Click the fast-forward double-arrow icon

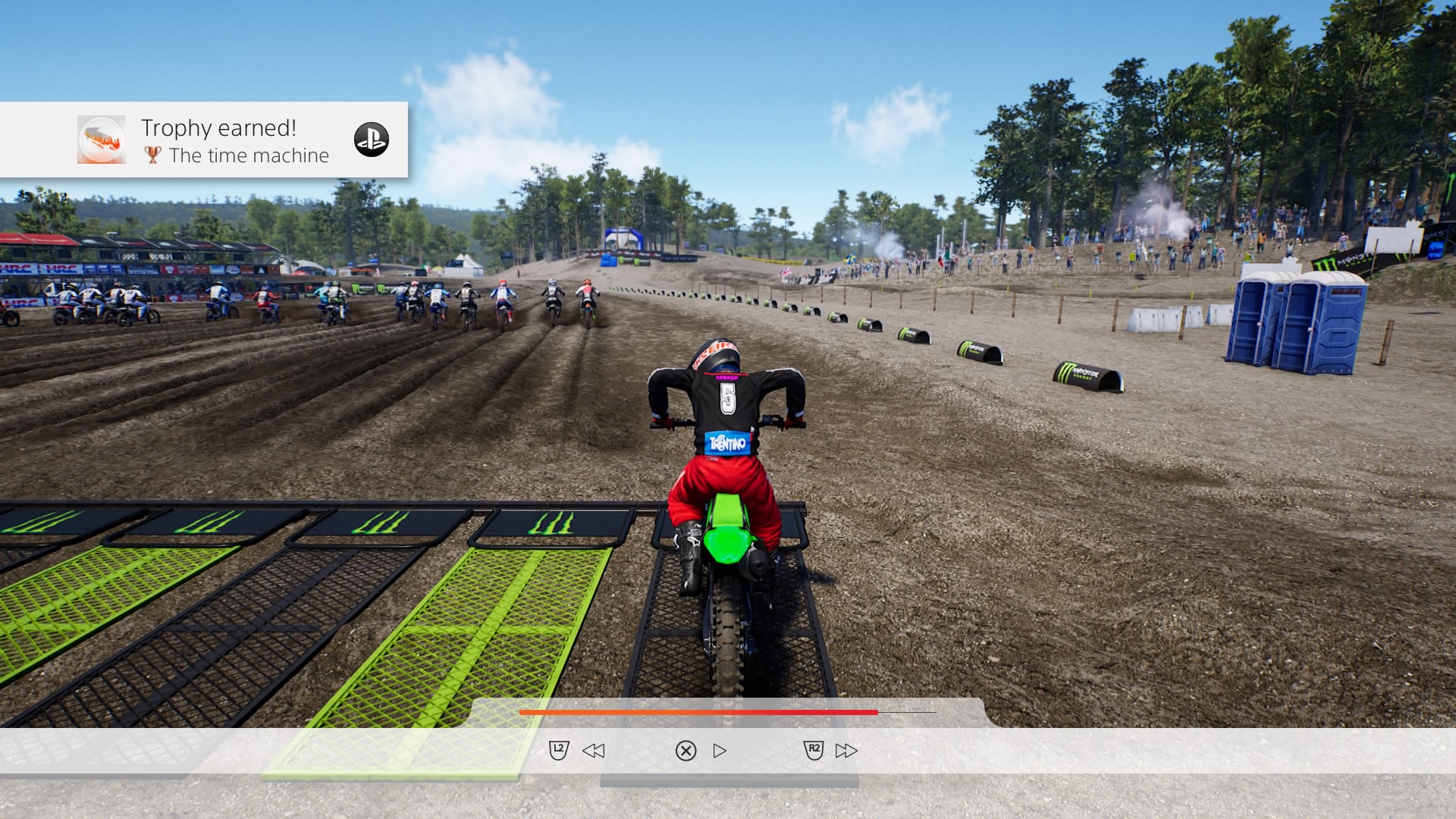point(846,751)
